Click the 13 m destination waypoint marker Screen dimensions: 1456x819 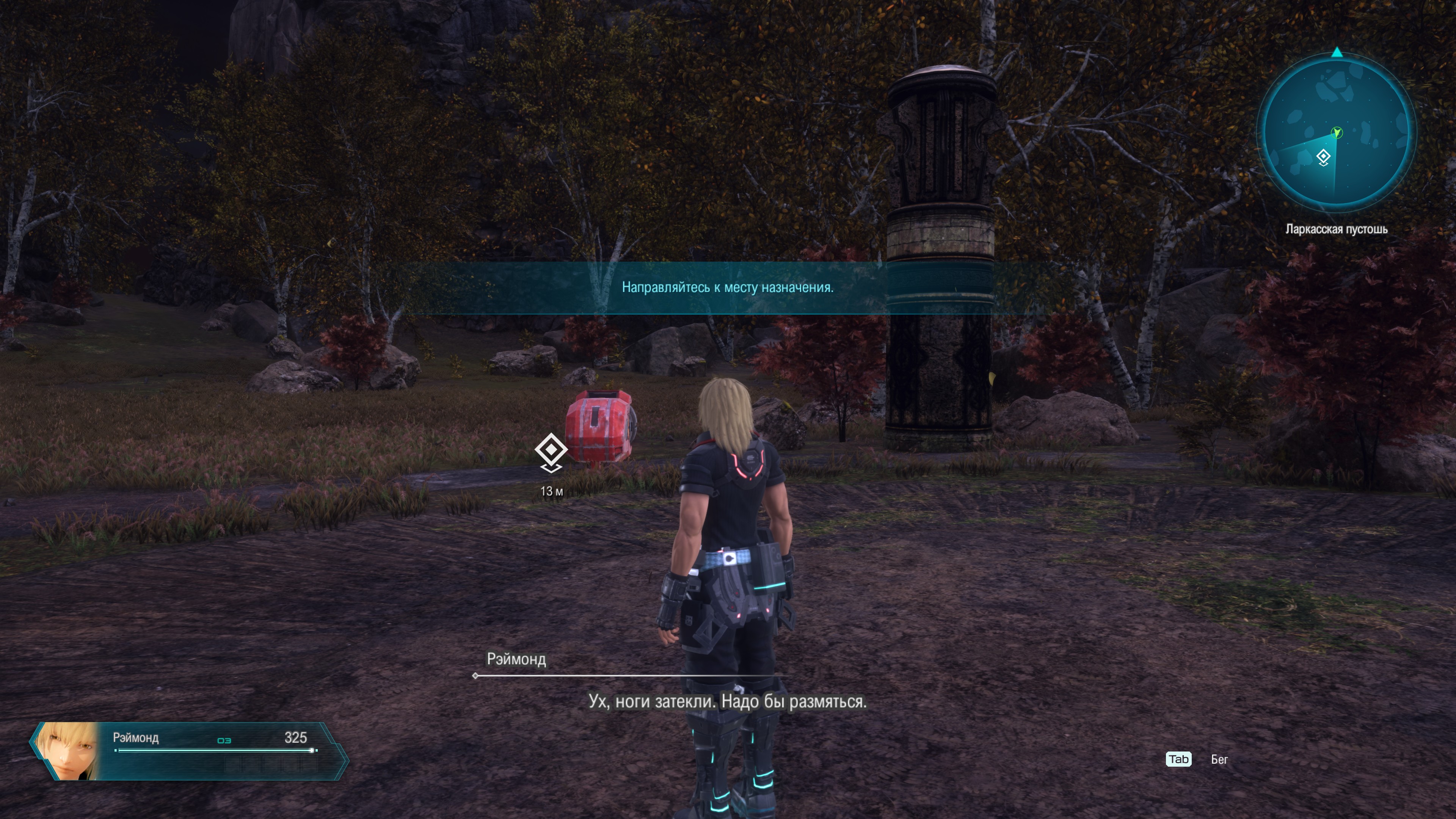(x=551, y=451)
